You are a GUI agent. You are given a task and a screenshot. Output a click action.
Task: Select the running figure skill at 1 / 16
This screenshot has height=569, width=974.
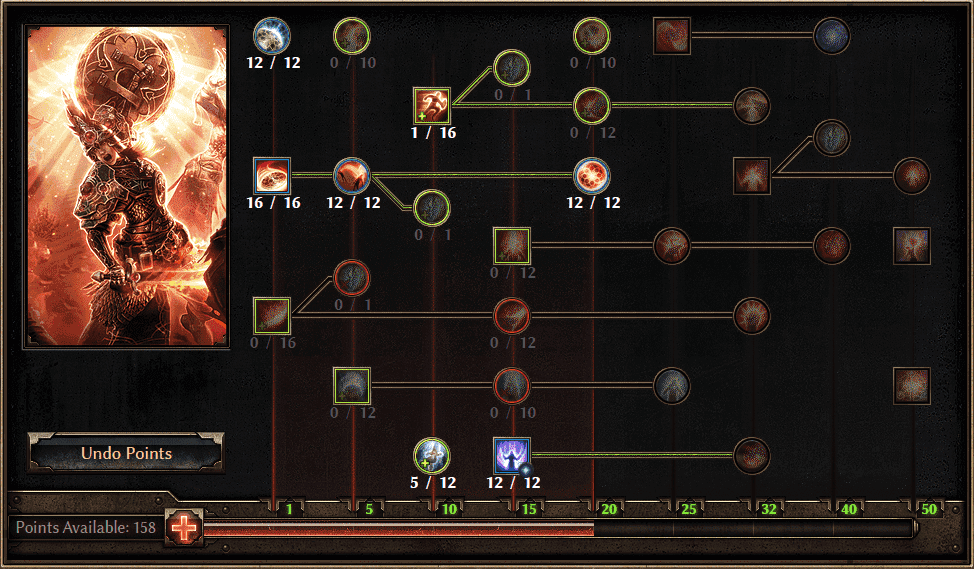click(x=432, y=106)
